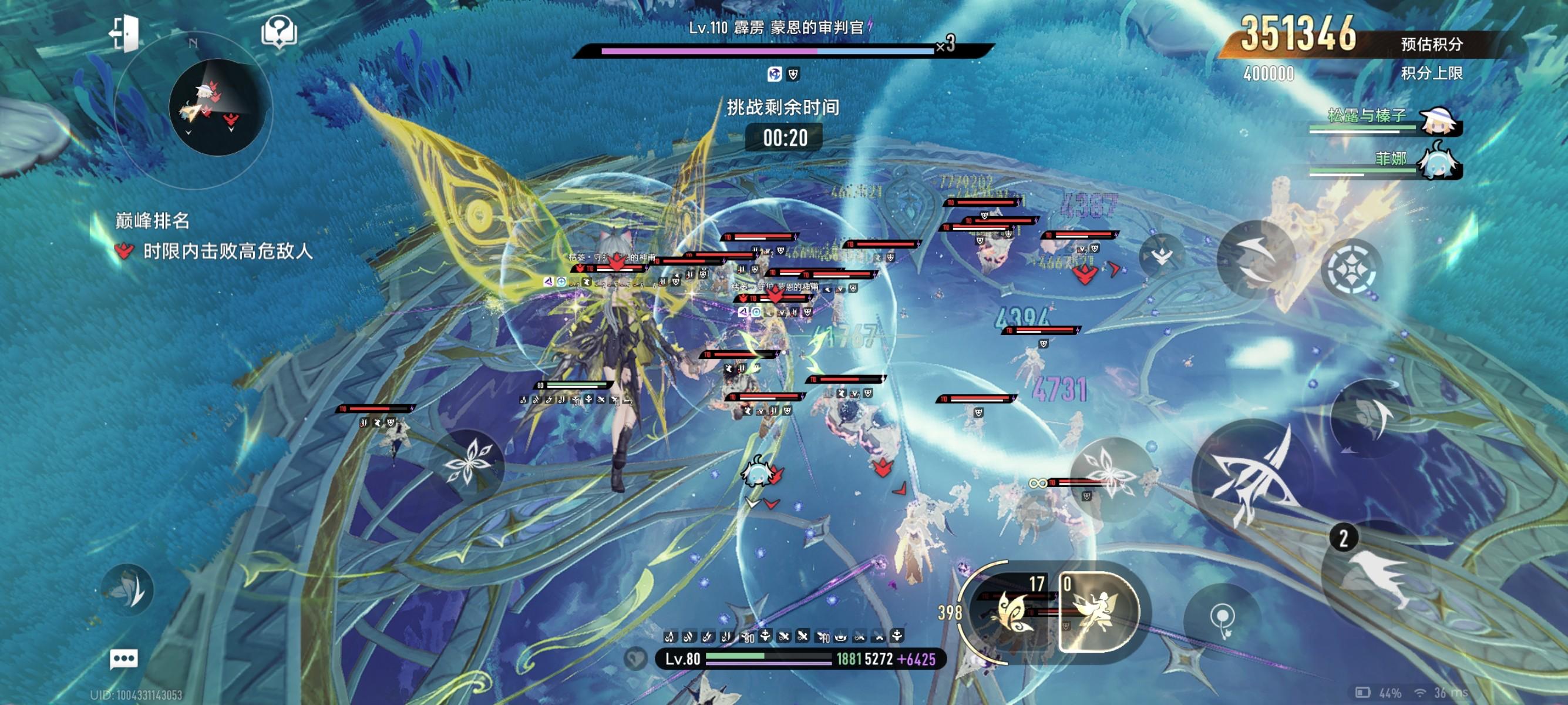This screenshot has width=1568, height=705.
Task: Open the chat speech bubble
Action: [123, 659]
